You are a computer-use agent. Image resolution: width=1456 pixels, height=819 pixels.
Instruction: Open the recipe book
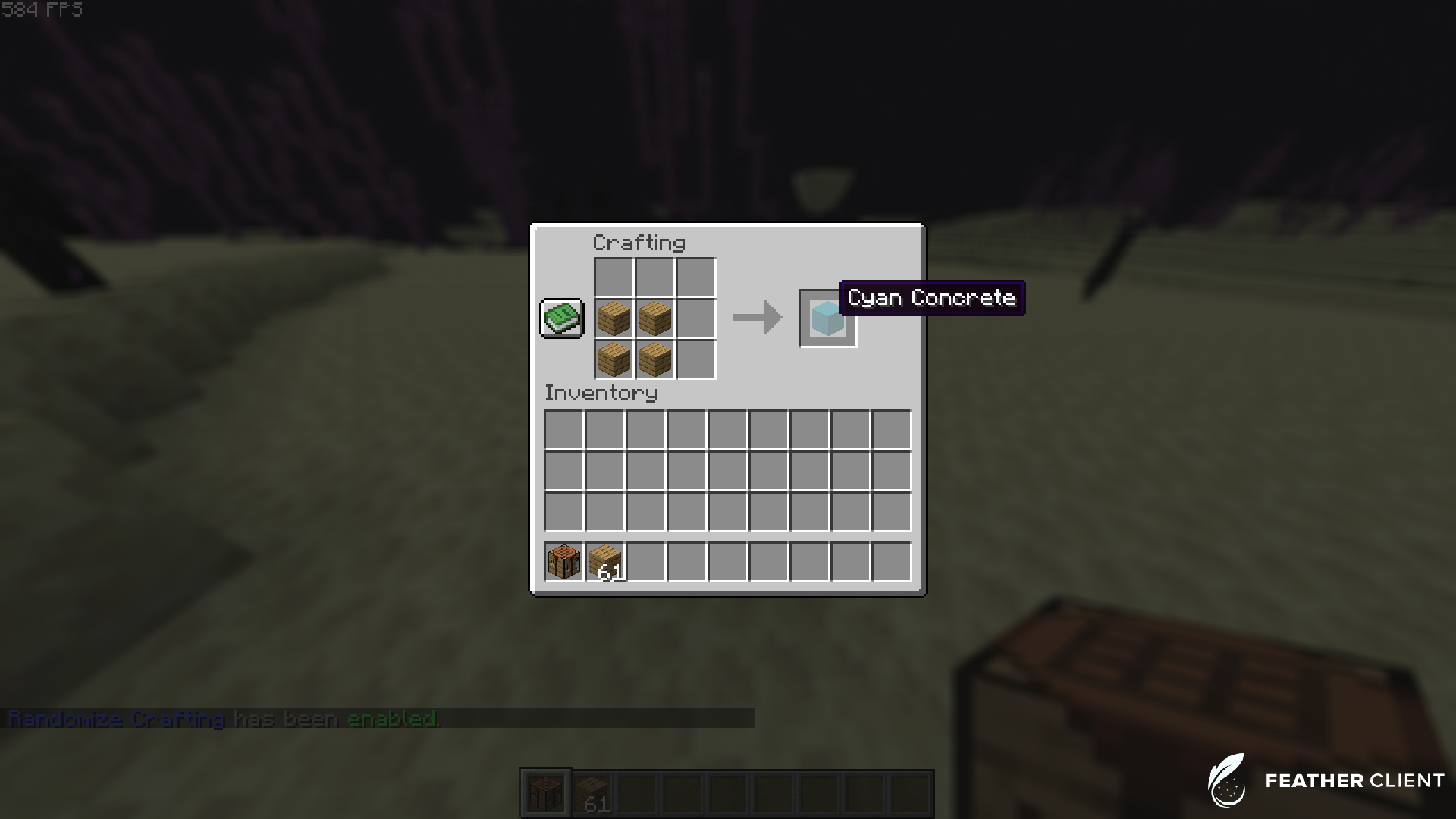[x=561, y=318]
